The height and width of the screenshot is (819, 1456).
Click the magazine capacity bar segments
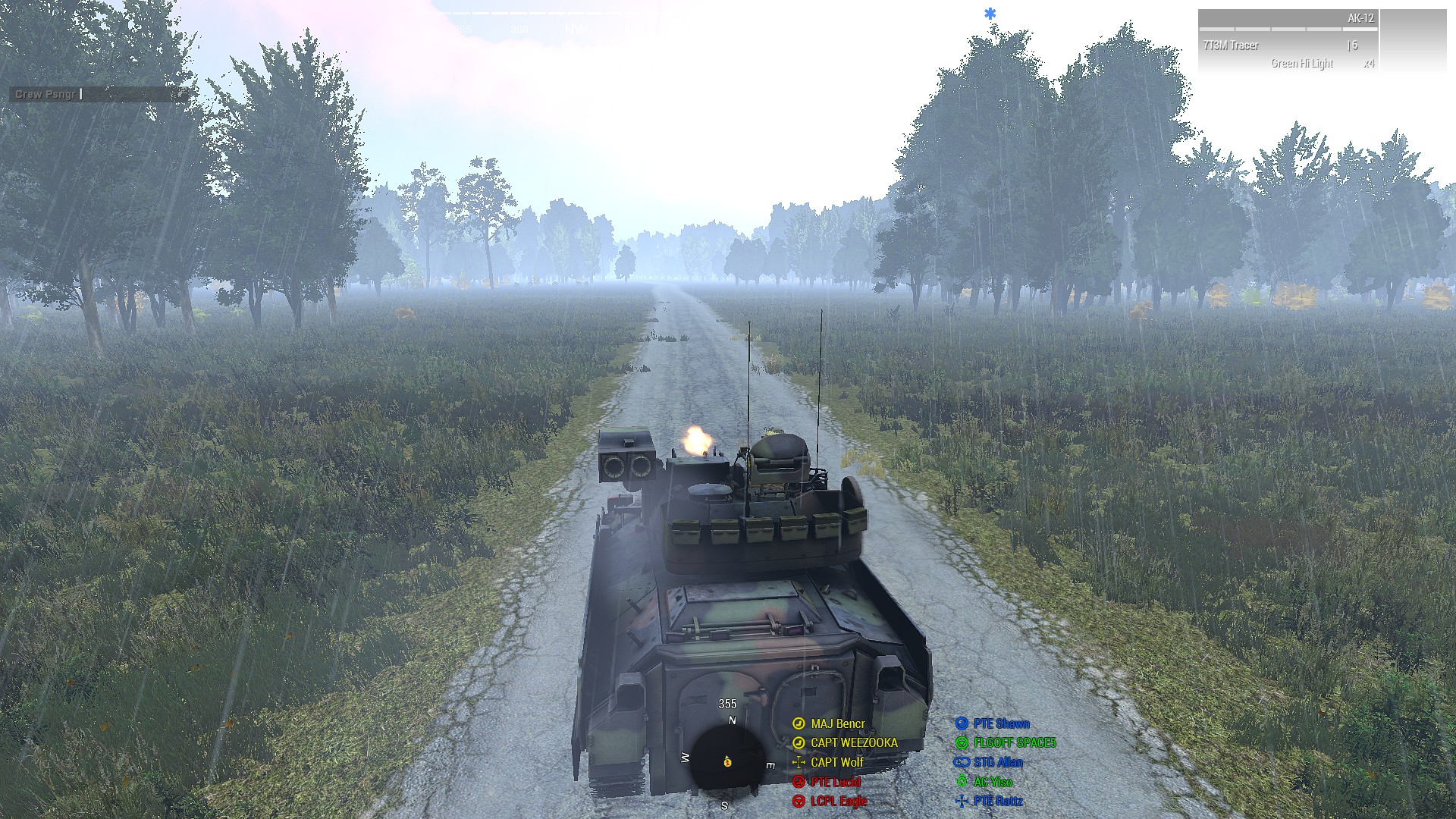(x=1289, y=30)
